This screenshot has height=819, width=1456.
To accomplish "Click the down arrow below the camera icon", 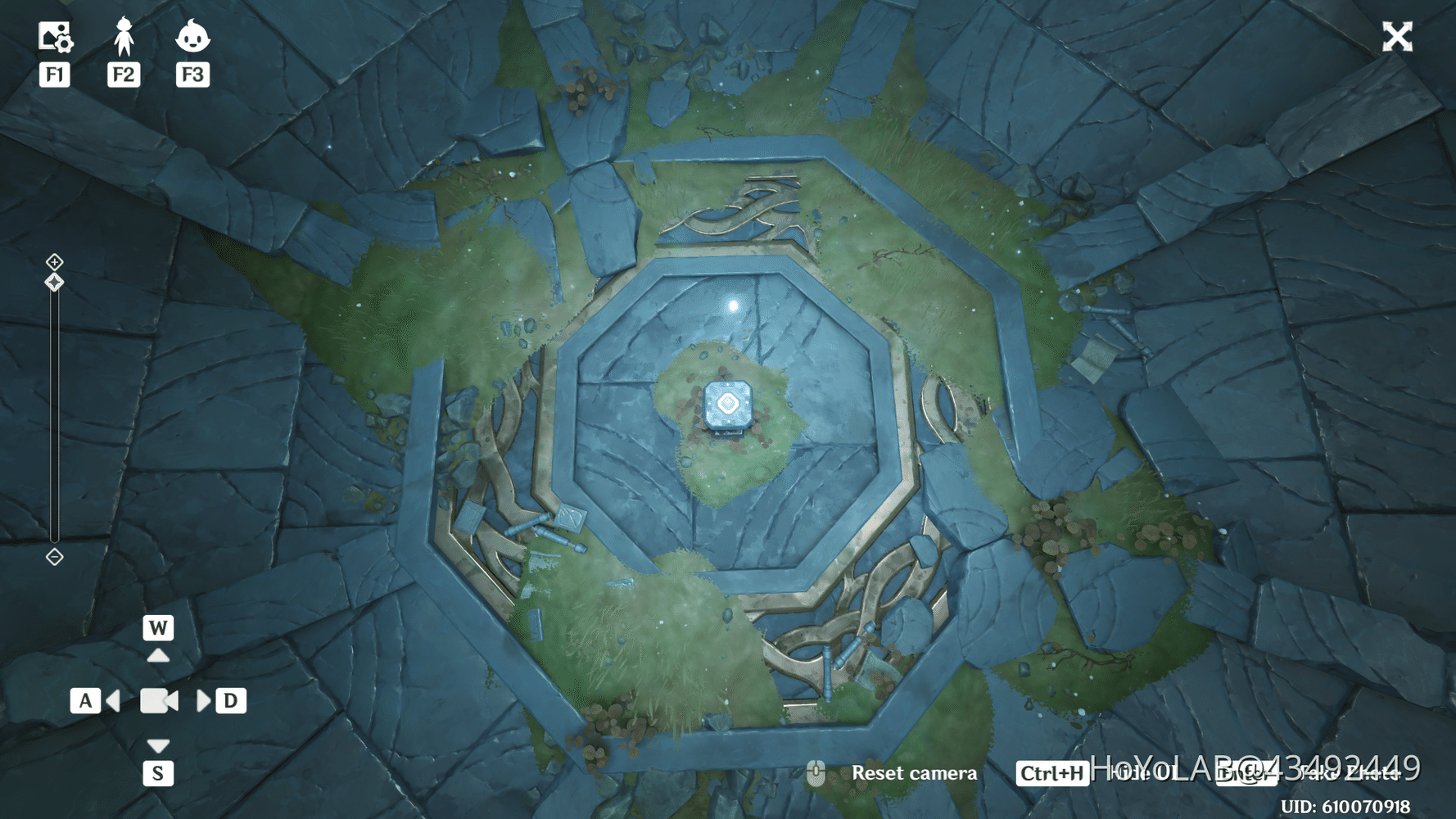I will [158, 745].
